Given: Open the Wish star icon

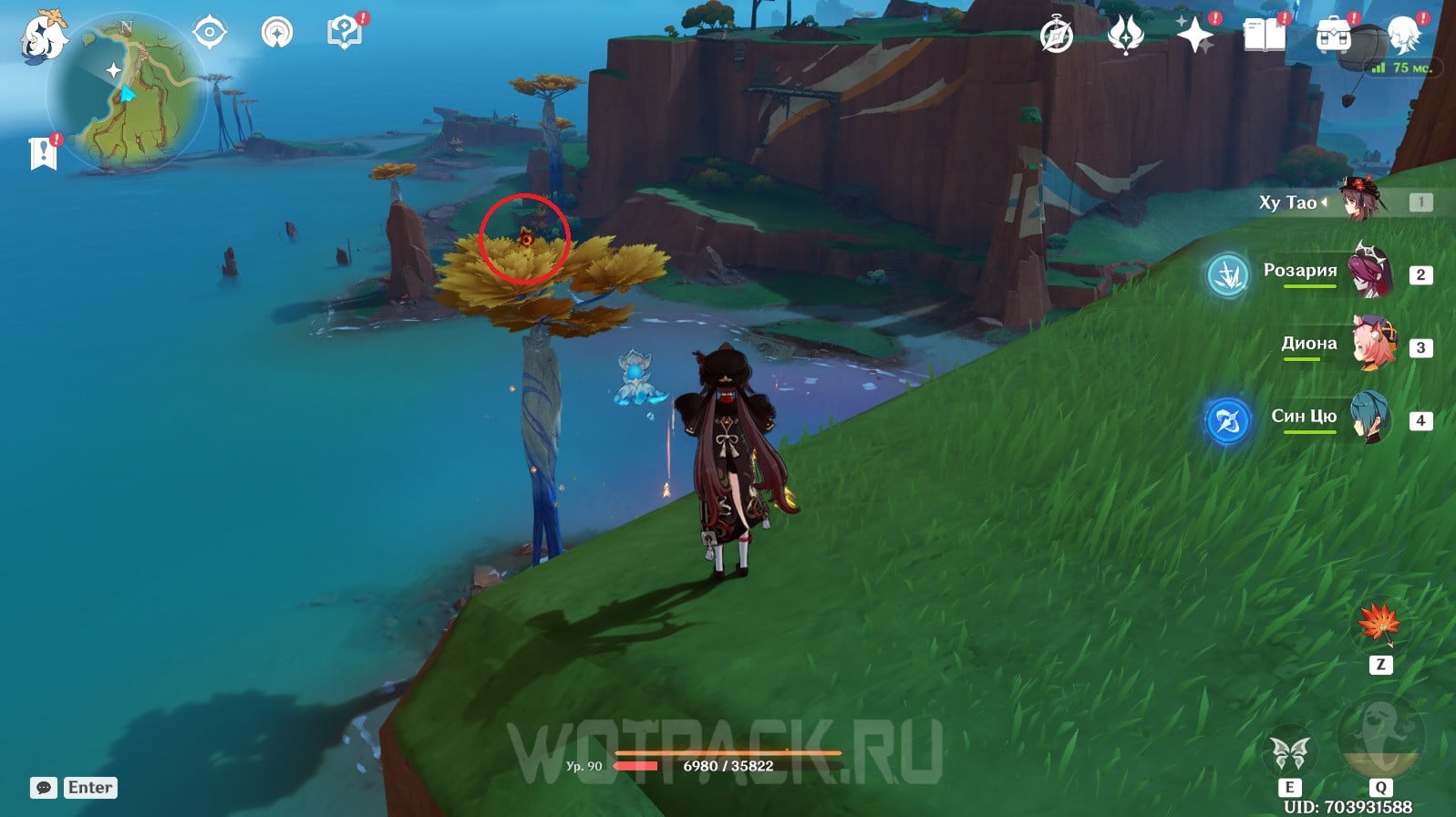Looking at the screenshot, I should (1194, 36).
